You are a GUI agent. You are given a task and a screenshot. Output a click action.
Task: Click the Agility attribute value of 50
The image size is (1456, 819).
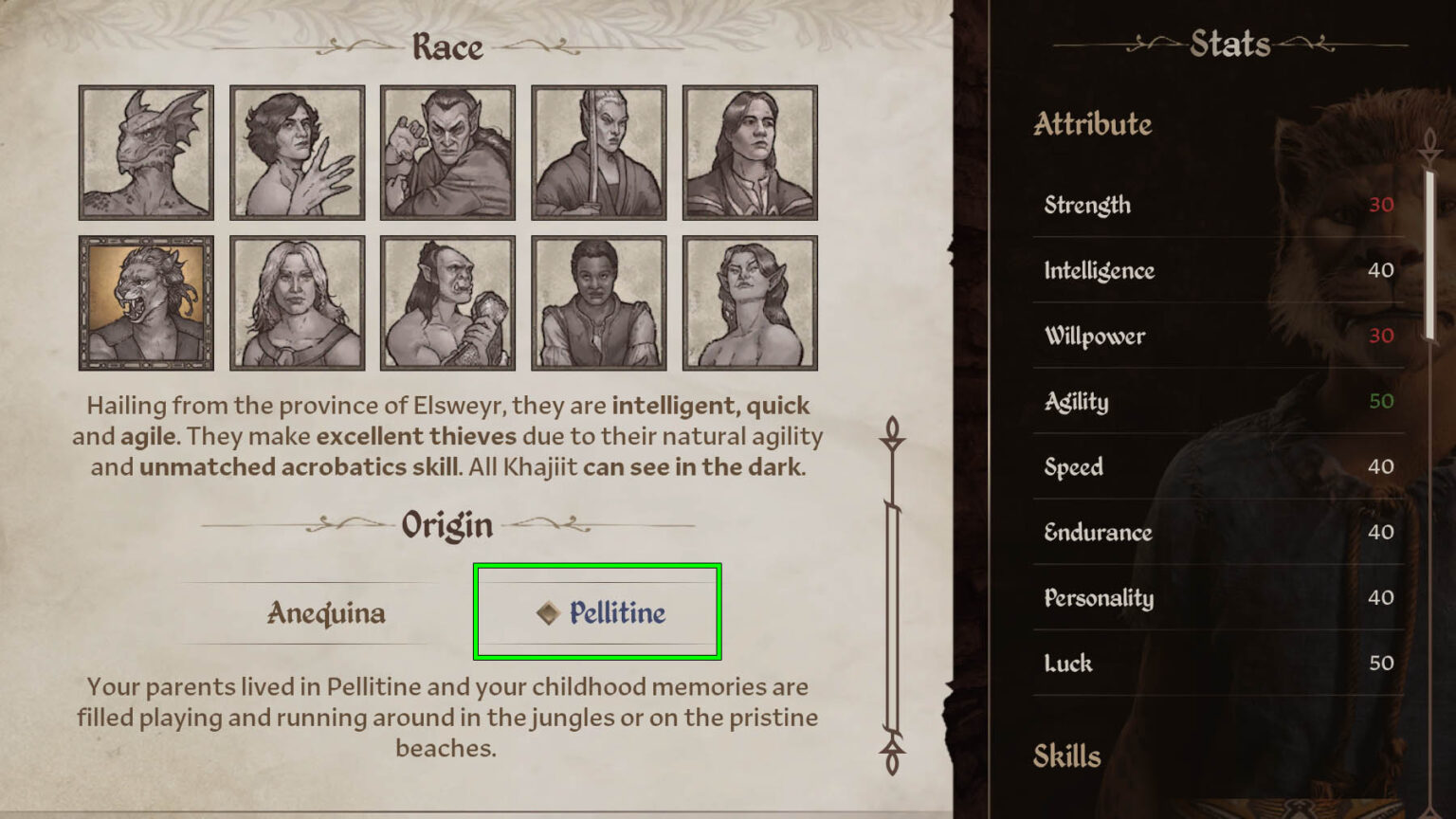[x=1380, y=401]
